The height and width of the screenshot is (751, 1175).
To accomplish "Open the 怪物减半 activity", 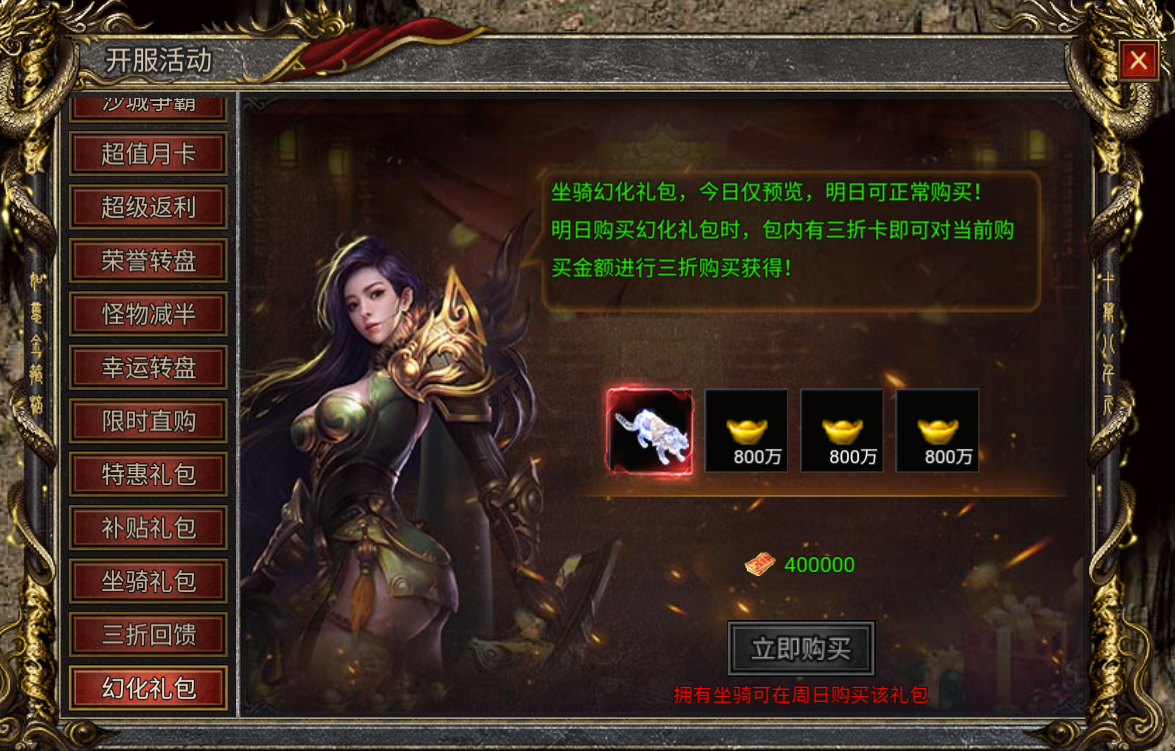I will click(149, 315).
